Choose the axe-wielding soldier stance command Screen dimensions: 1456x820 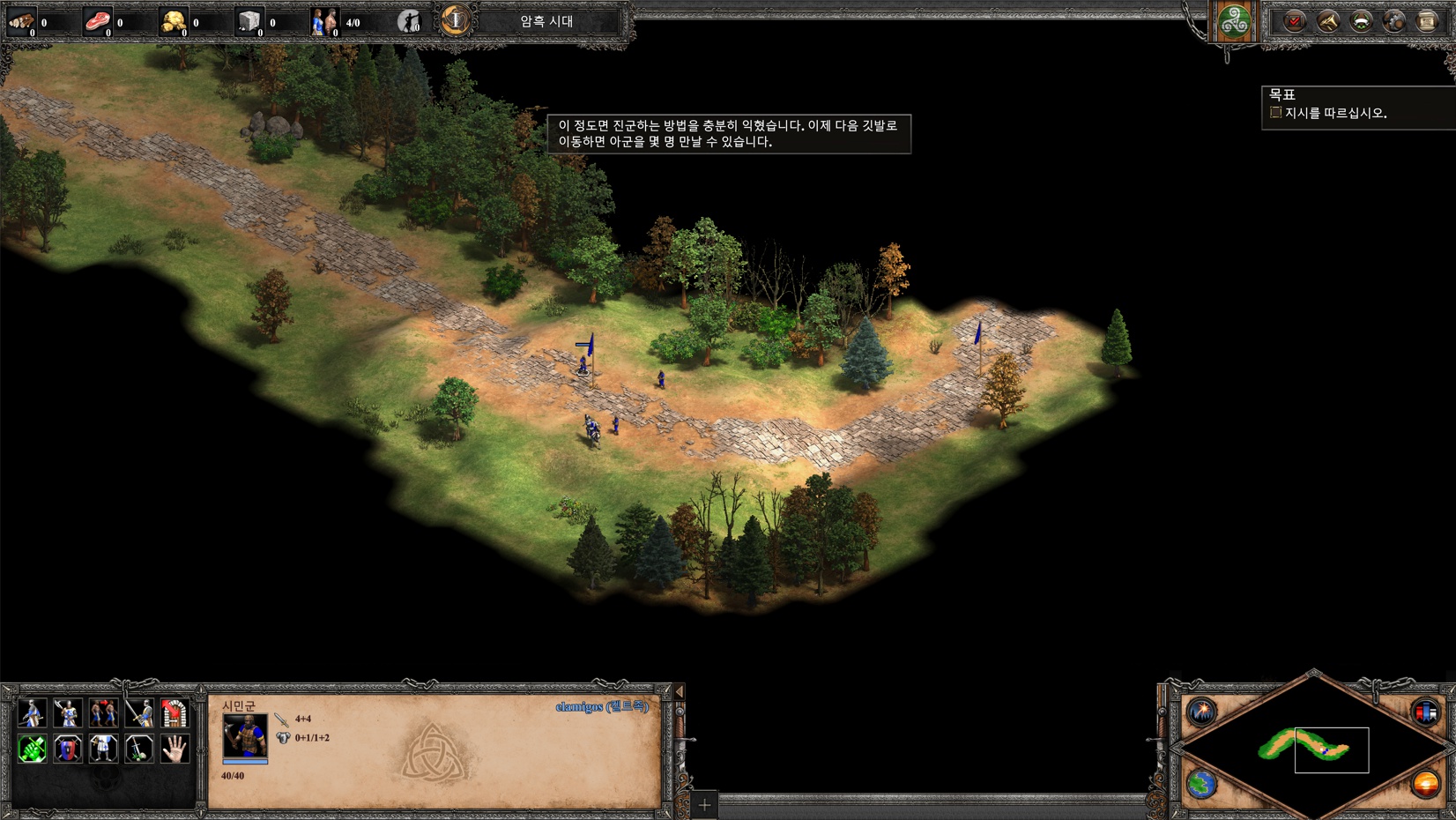tap(68, 712)
